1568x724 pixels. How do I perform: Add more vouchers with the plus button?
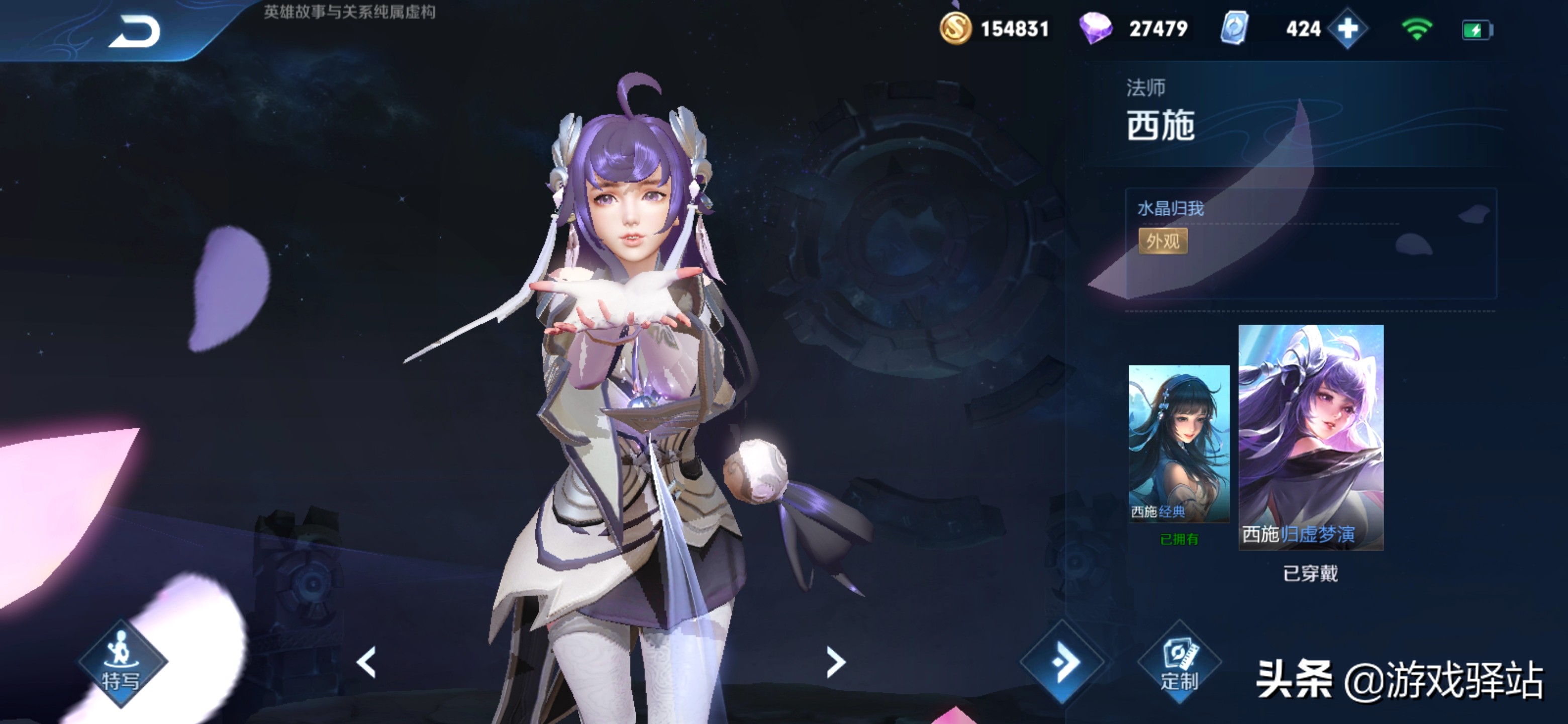[1348, 29]
